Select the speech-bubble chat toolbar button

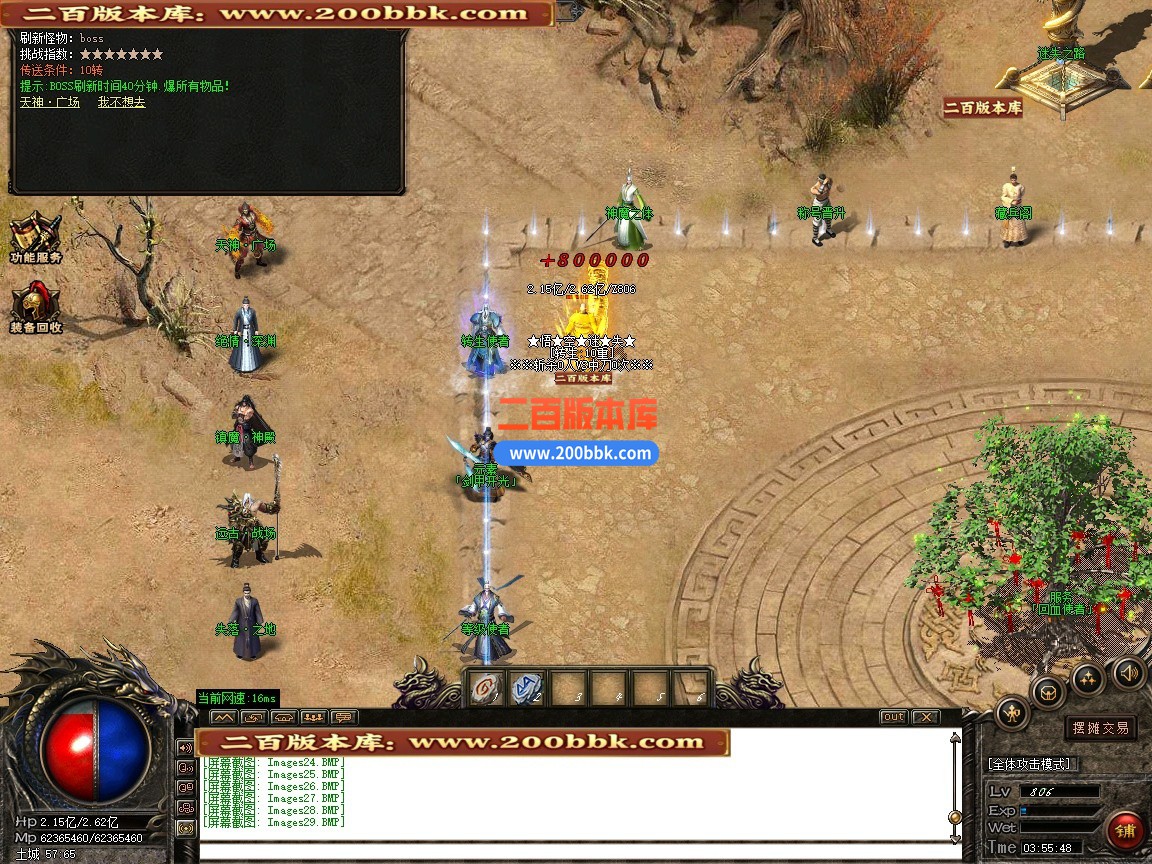[344, 717]
